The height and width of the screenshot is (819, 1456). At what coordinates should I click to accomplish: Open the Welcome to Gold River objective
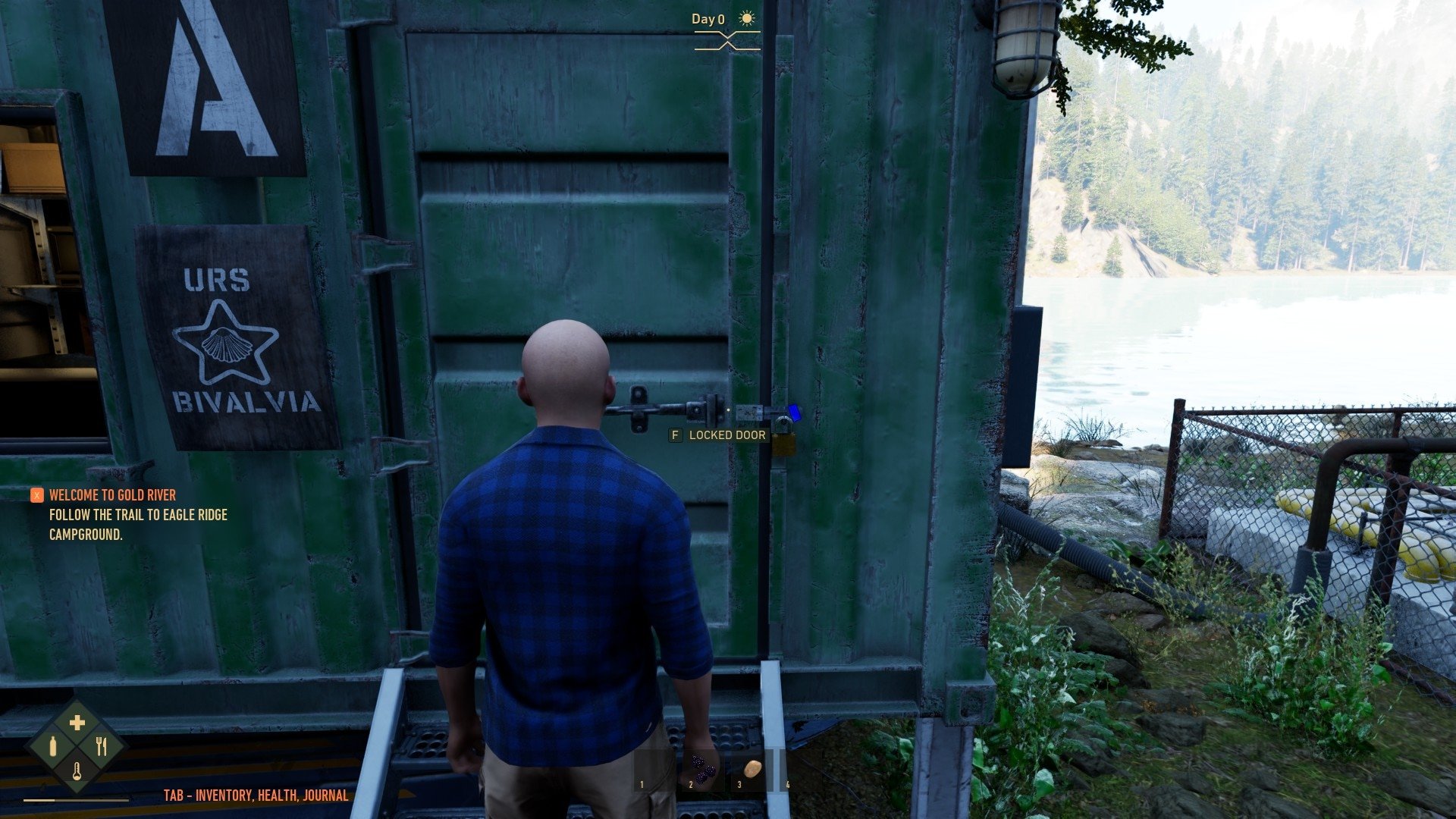click(112, 495)
